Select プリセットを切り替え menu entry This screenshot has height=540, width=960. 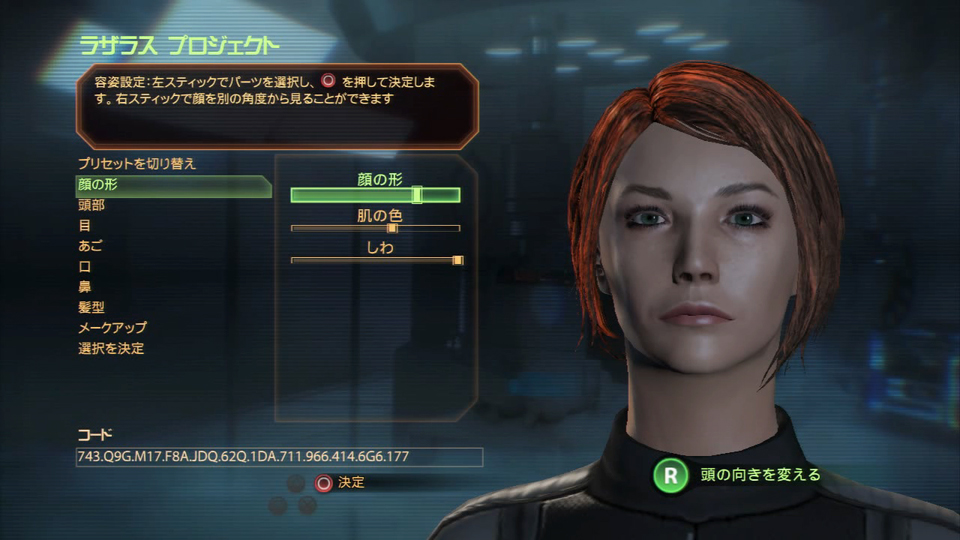click(137, 164)
